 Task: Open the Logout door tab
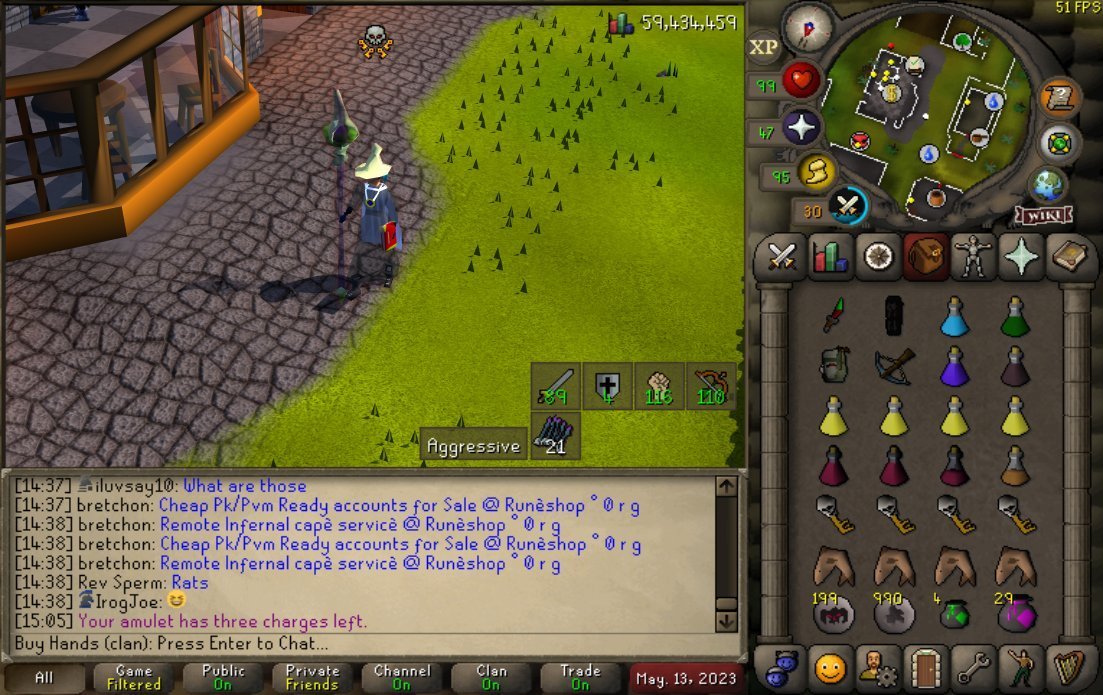coord(925,667)
